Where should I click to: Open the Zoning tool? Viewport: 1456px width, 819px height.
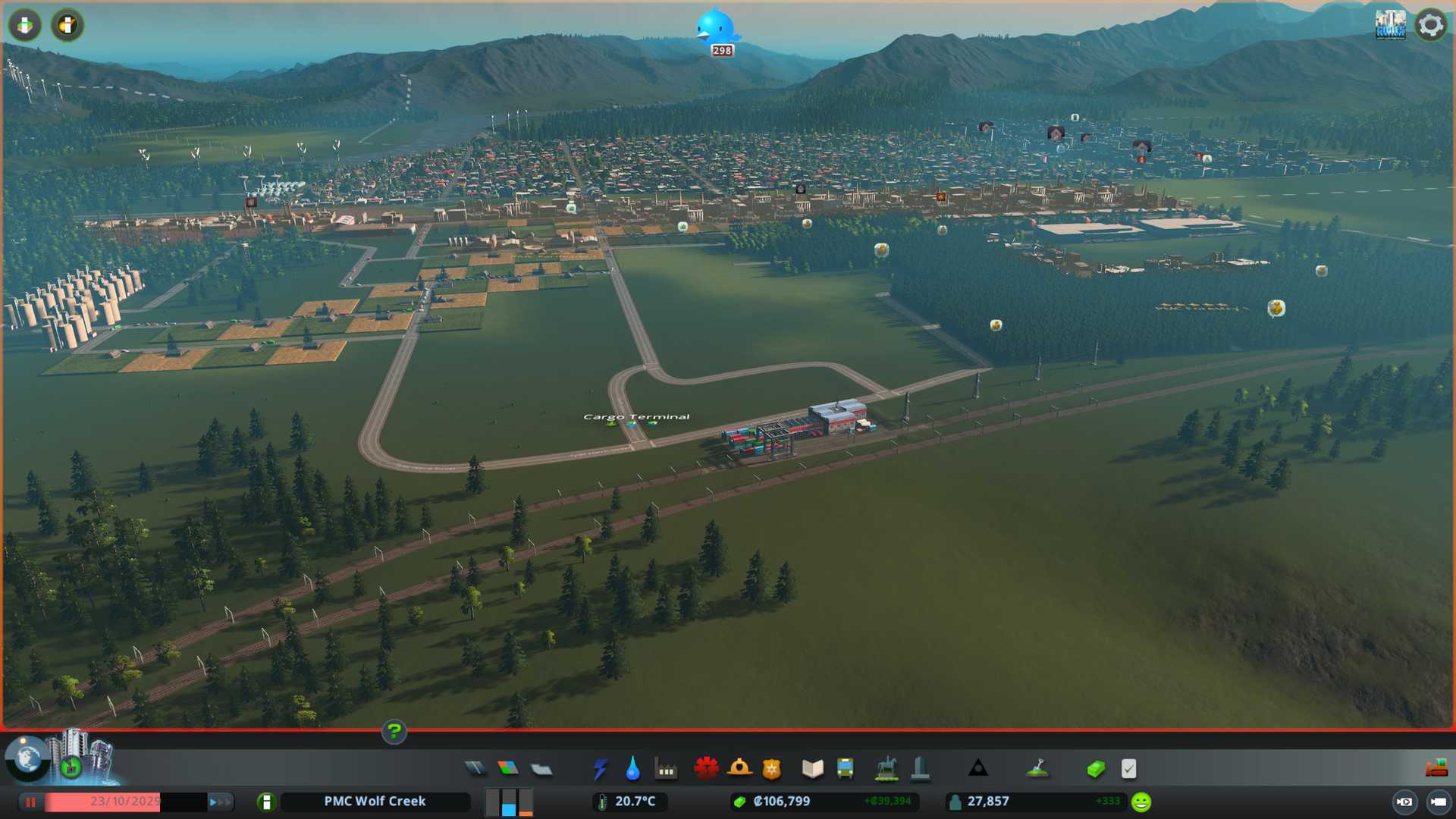pos(508,769)
